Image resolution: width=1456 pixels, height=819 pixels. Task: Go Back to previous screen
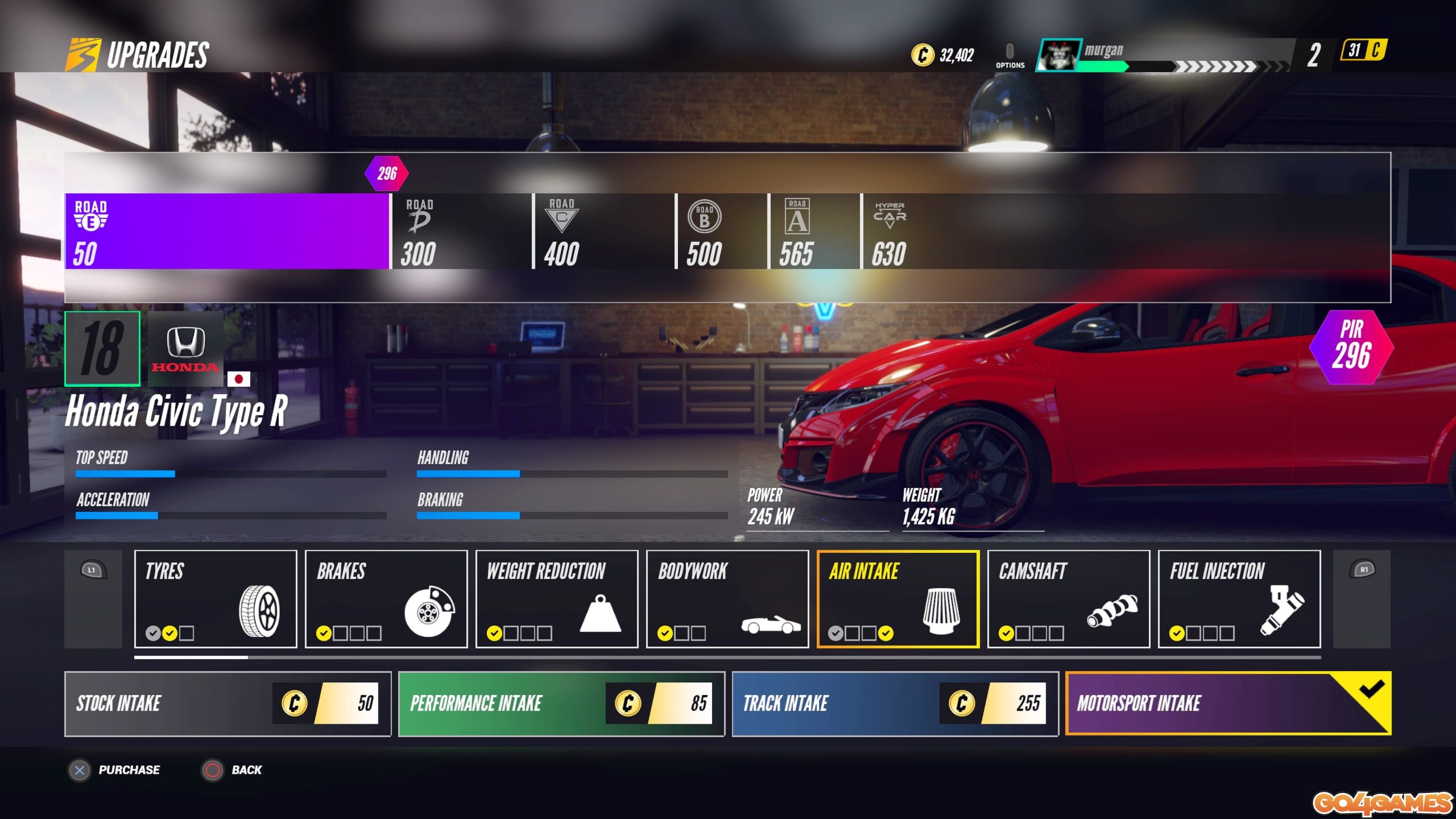coord(213,770)
